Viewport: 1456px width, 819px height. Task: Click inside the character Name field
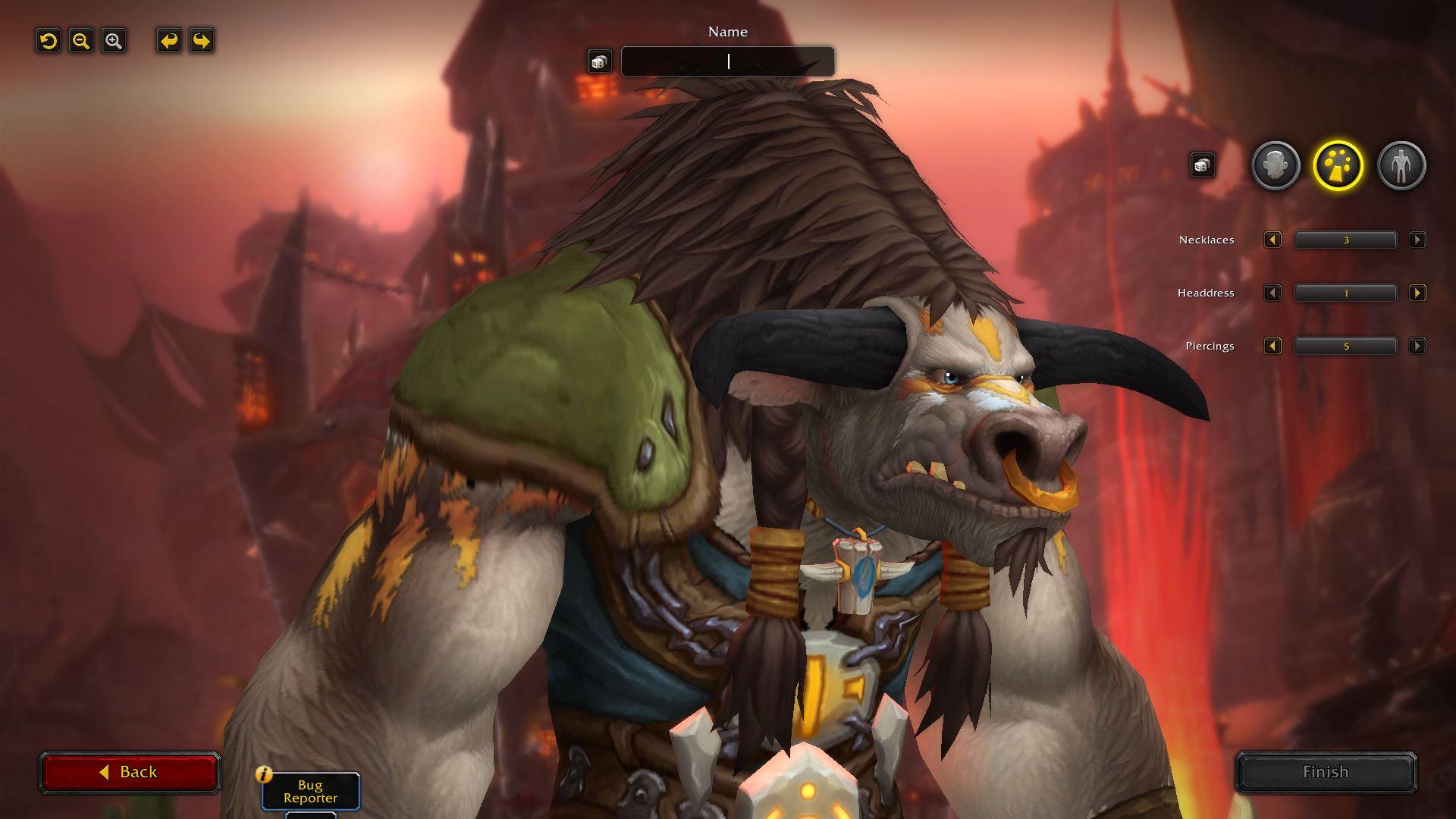(x=727, y=61)
